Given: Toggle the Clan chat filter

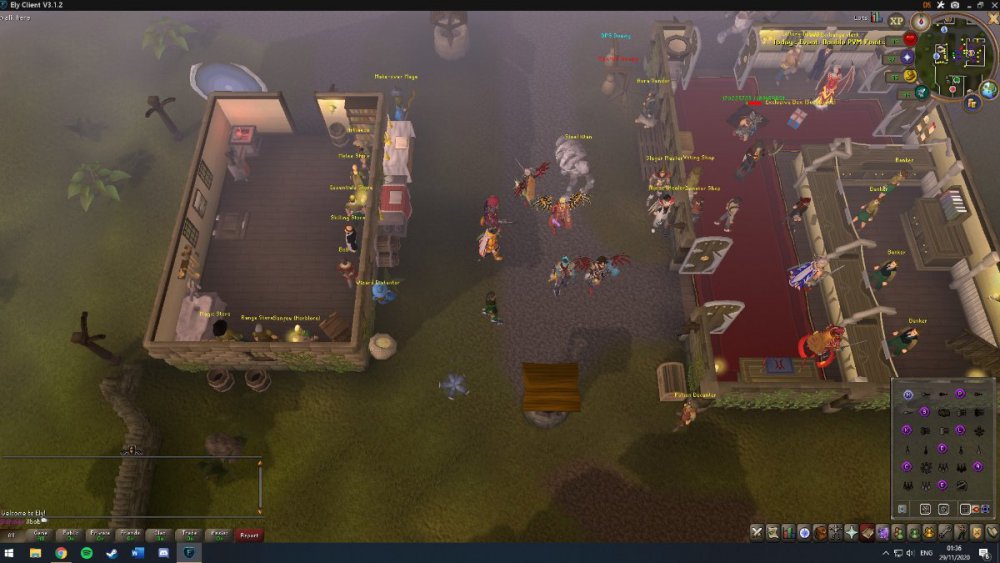Looking at the screenshot, I should click(159, 535).
